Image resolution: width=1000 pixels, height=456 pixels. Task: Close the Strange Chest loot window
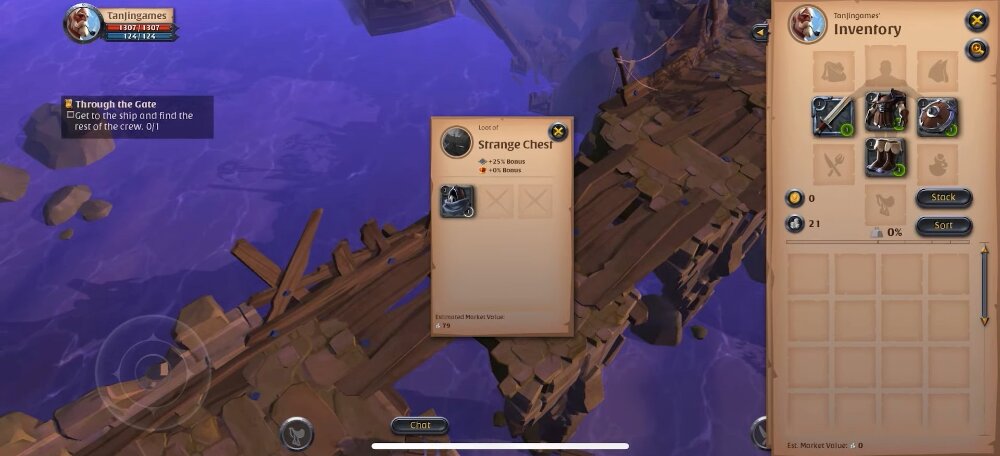(x=558, y=131)
